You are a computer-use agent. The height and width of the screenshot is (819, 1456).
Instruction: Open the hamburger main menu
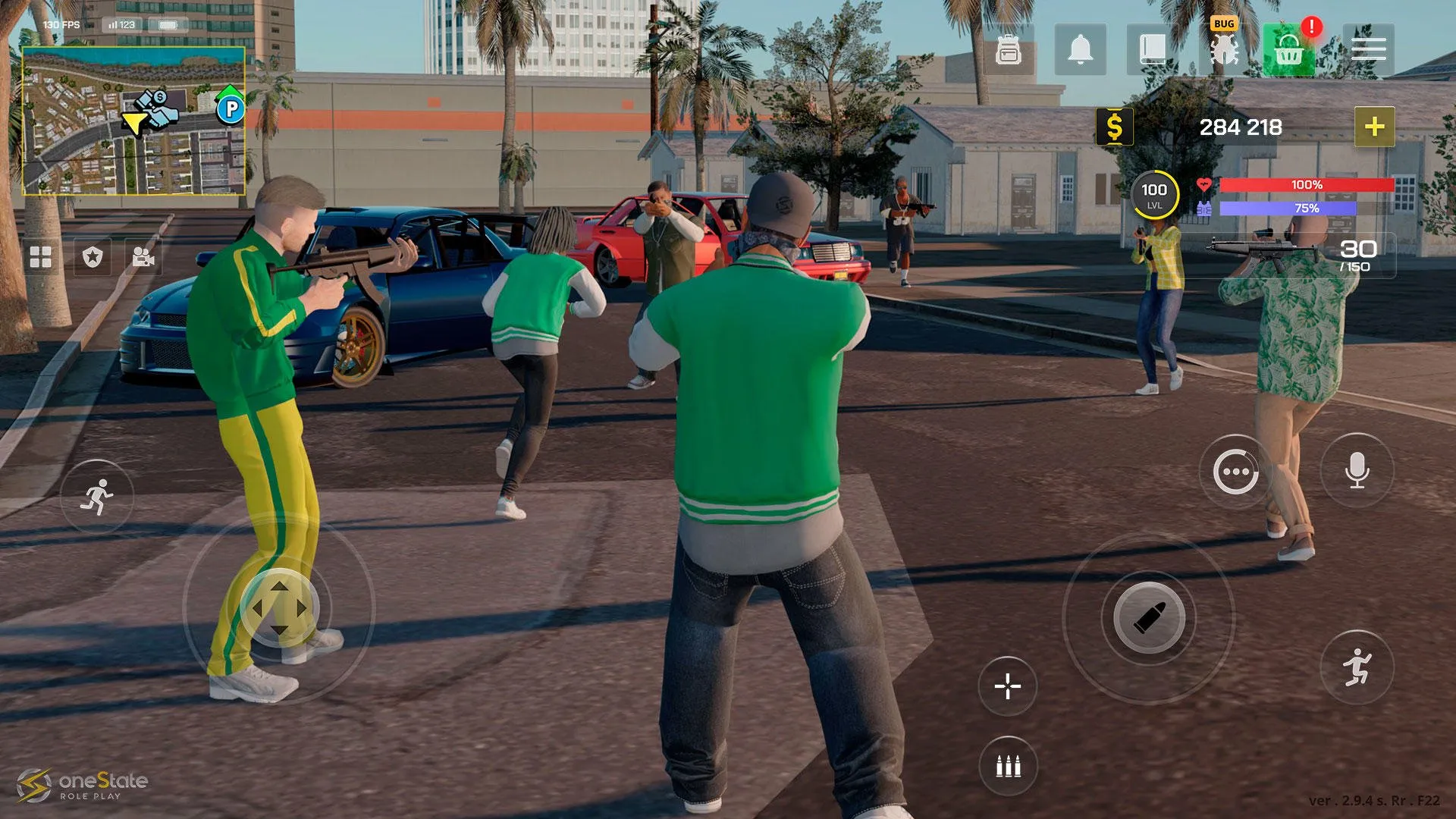coord(1368,50)
